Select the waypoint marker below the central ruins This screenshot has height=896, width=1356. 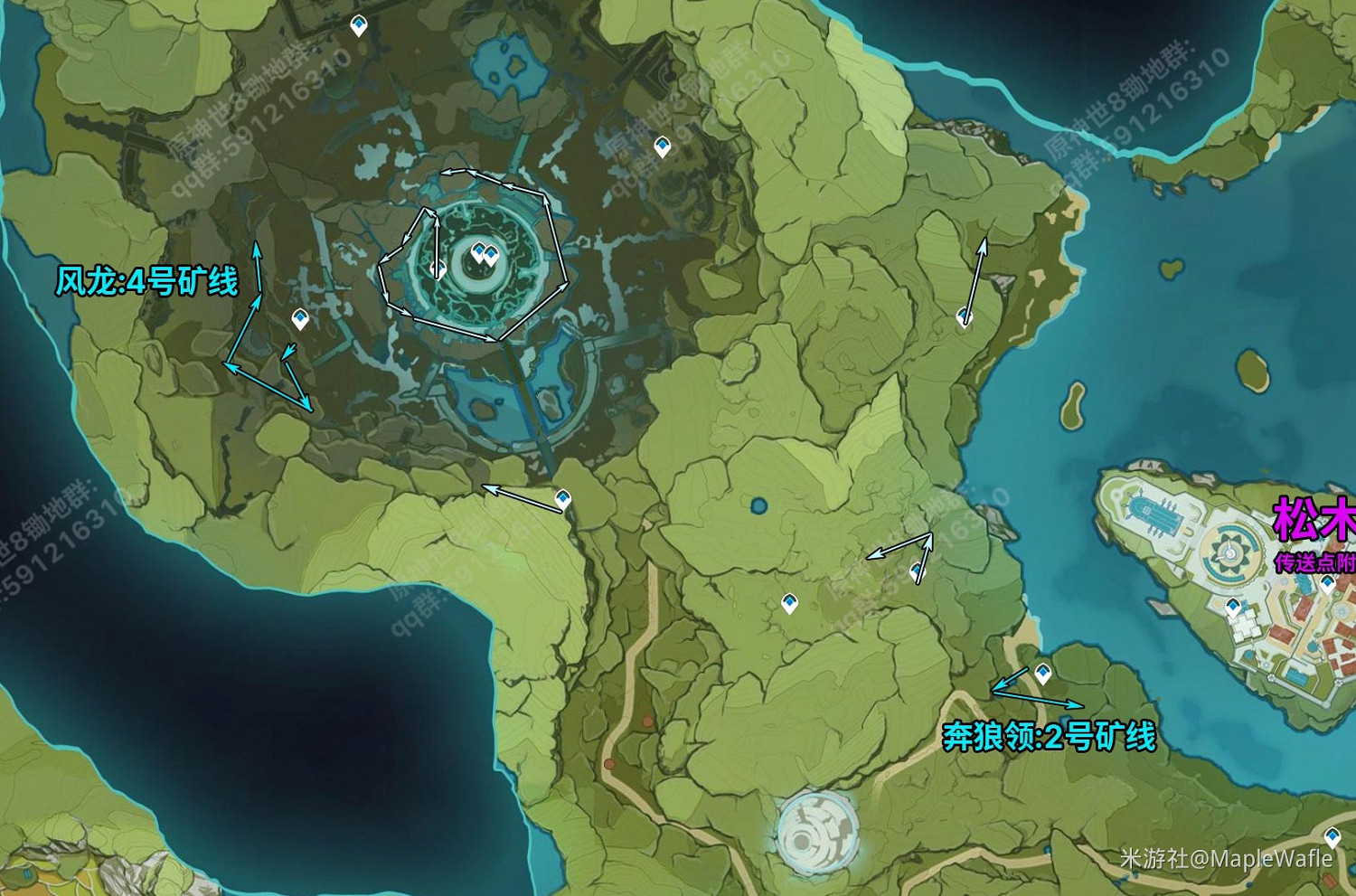(562, 496)
